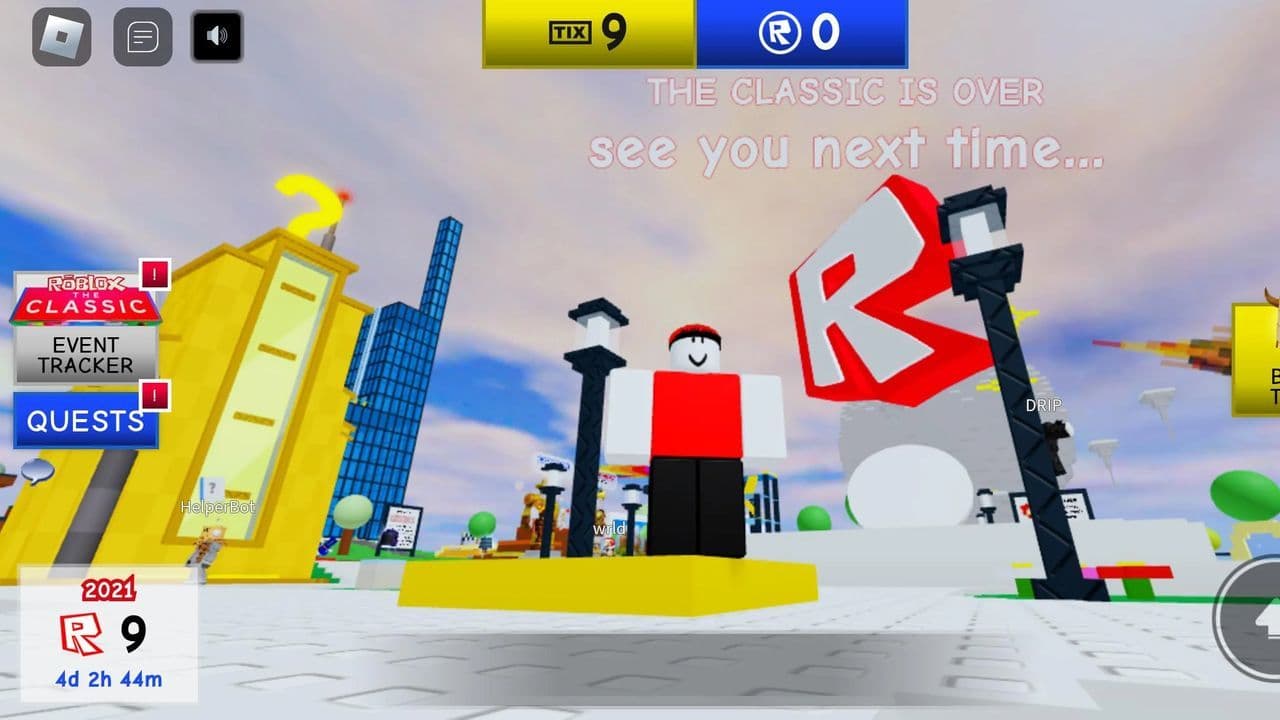This screenshot has height=720, width=1280.
Task: Open the Roblox The Classic event badge
Action: coord(85,300)
